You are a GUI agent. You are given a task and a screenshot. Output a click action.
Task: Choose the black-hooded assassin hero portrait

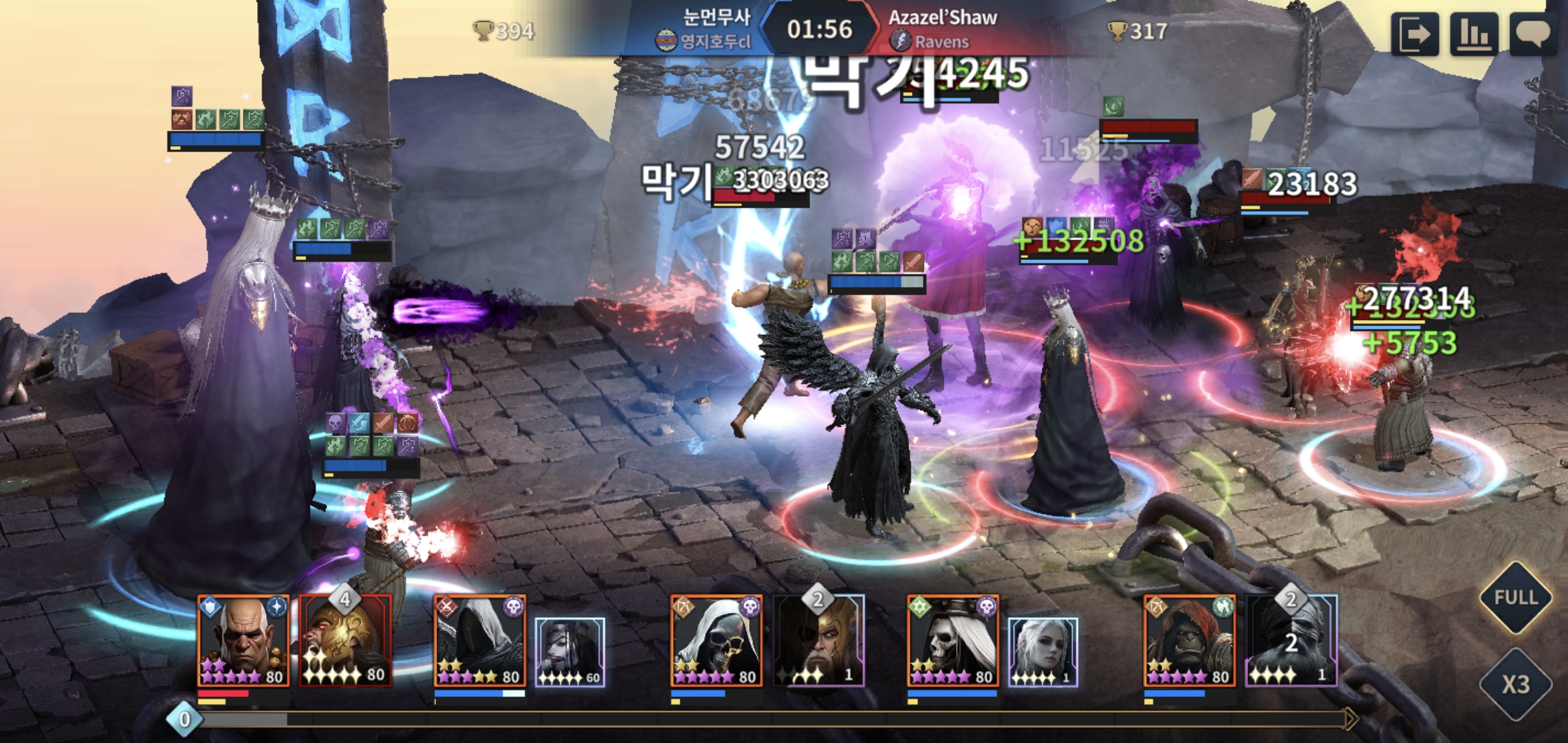point(480,641)
